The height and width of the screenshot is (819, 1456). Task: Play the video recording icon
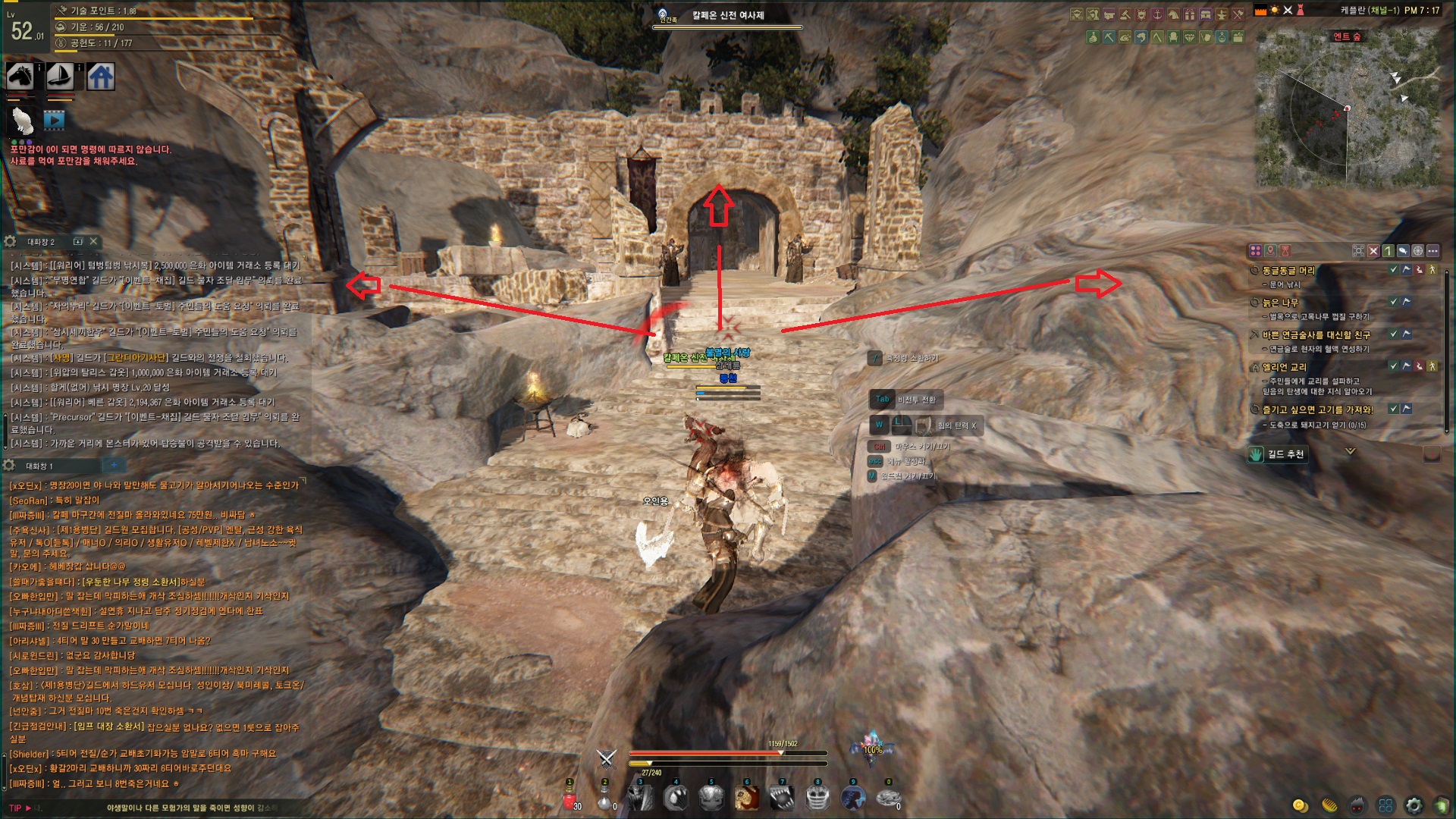pos(54,119)
